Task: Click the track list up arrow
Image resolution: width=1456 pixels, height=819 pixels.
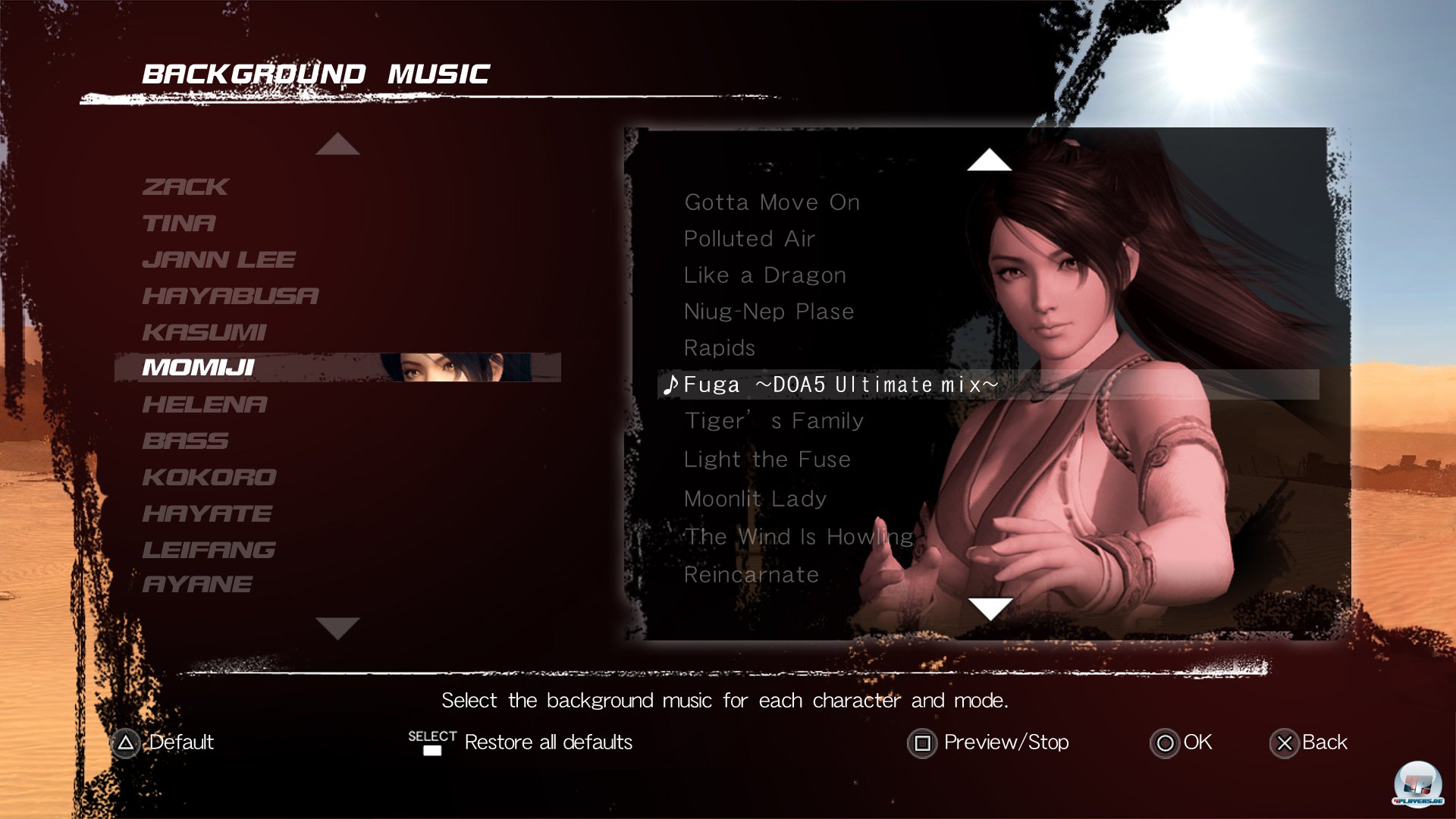Action: tap(989, 160)
